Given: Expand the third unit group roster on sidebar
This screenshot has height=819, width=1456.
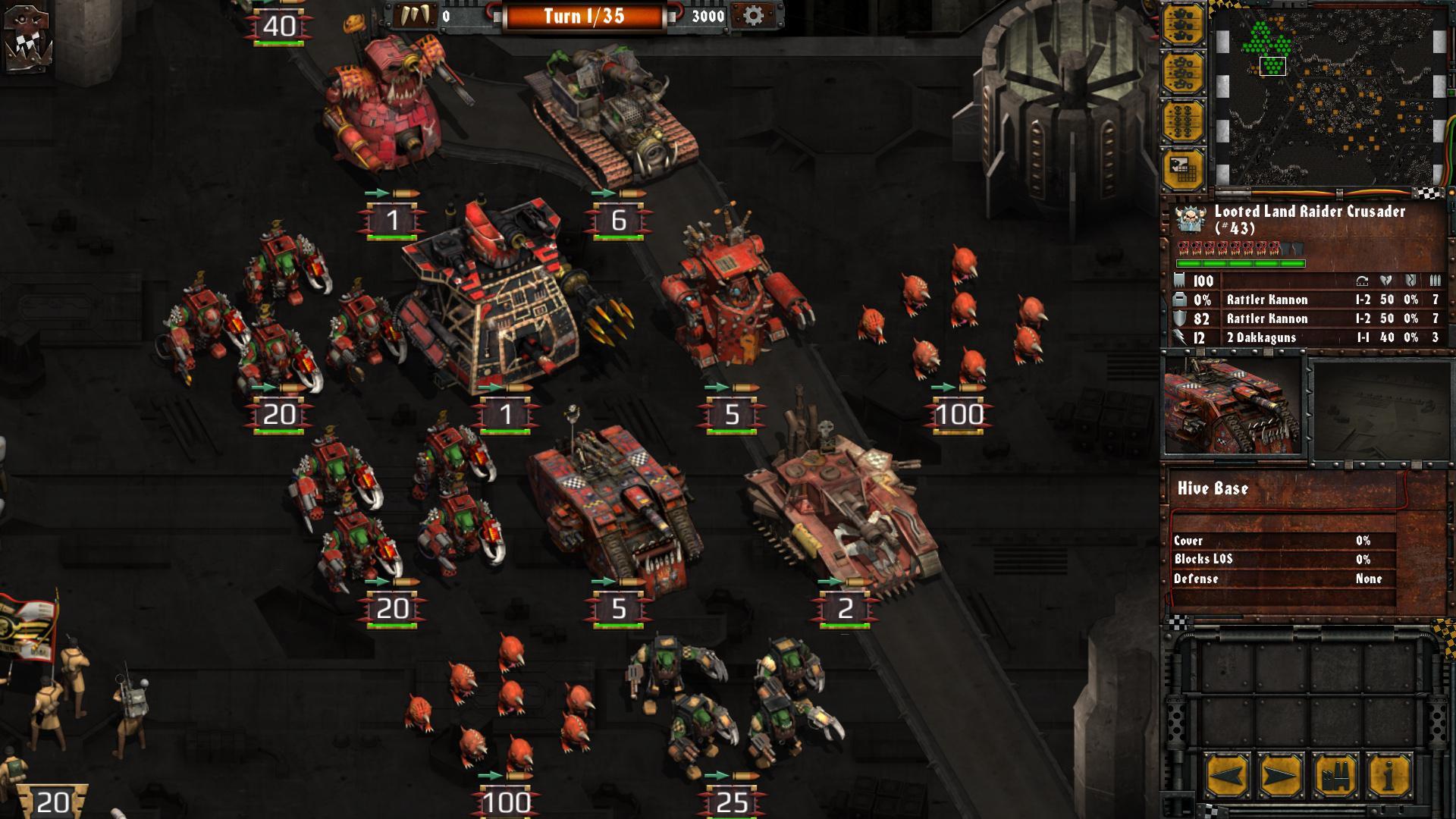Looking at the screenshot, I should pyautogui.click(x=1184, y=120).
